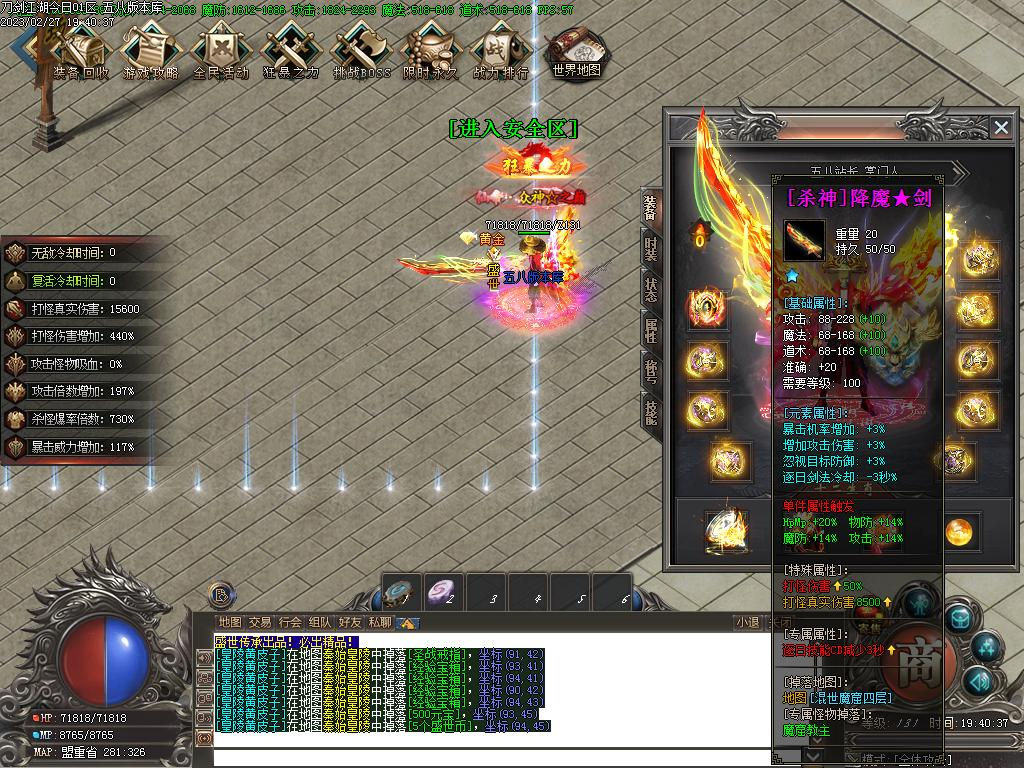This screenshot has width=1024, height=768.
Task: Open the 装备回收 equipment recycle menu
Action: (x=82, y=52)
